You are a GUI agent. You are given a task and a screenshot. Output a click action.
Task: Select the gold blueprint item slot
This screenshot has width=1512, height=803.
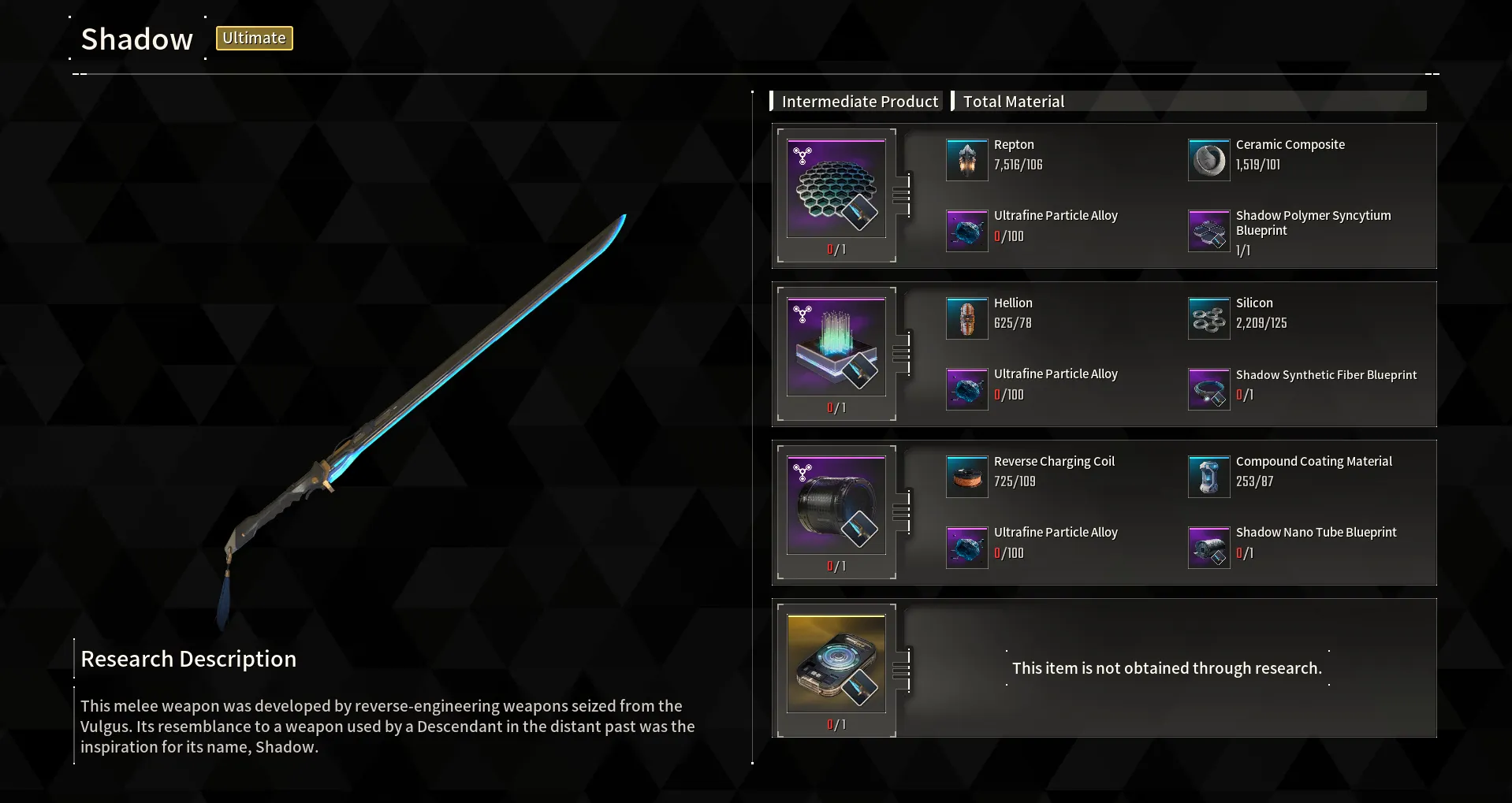coord(836,664)
